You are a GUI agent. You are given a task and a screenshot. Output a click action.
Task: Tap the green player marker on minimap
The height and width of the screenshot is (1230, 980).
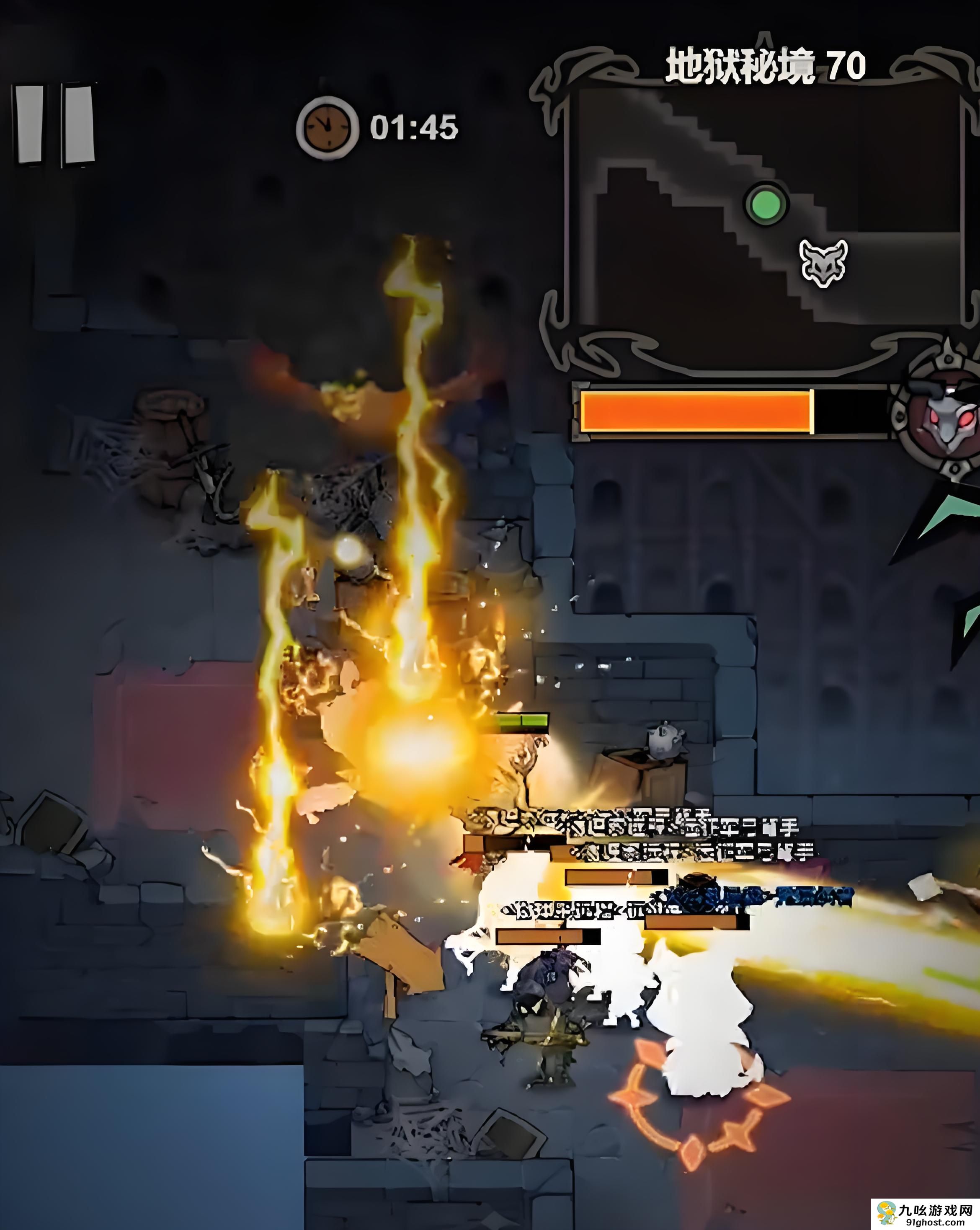point(766,204)
